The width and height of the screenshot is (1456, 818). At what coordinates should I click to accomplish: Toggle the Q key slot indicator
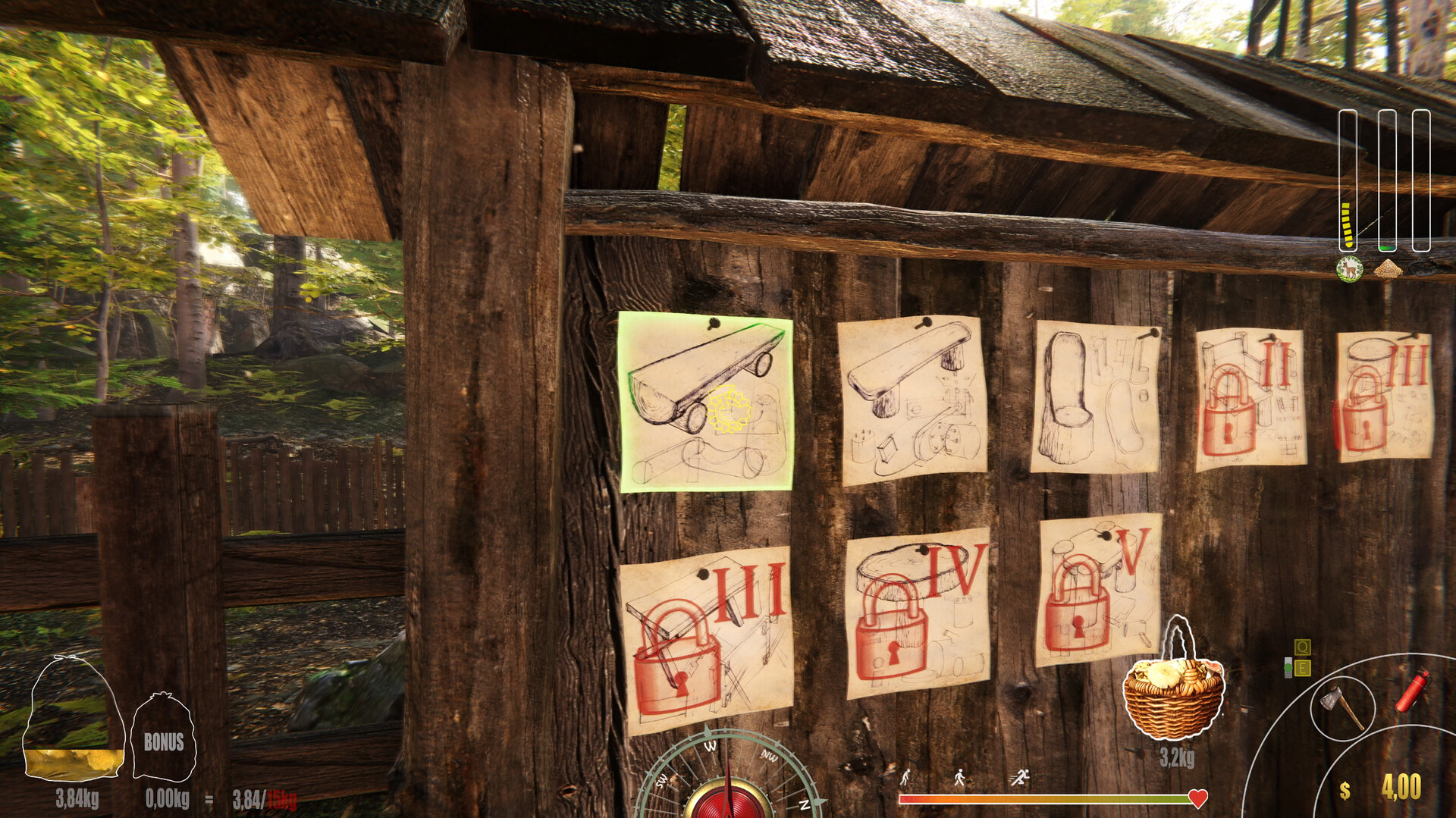pyautogui.click(x=1303, y=648)
